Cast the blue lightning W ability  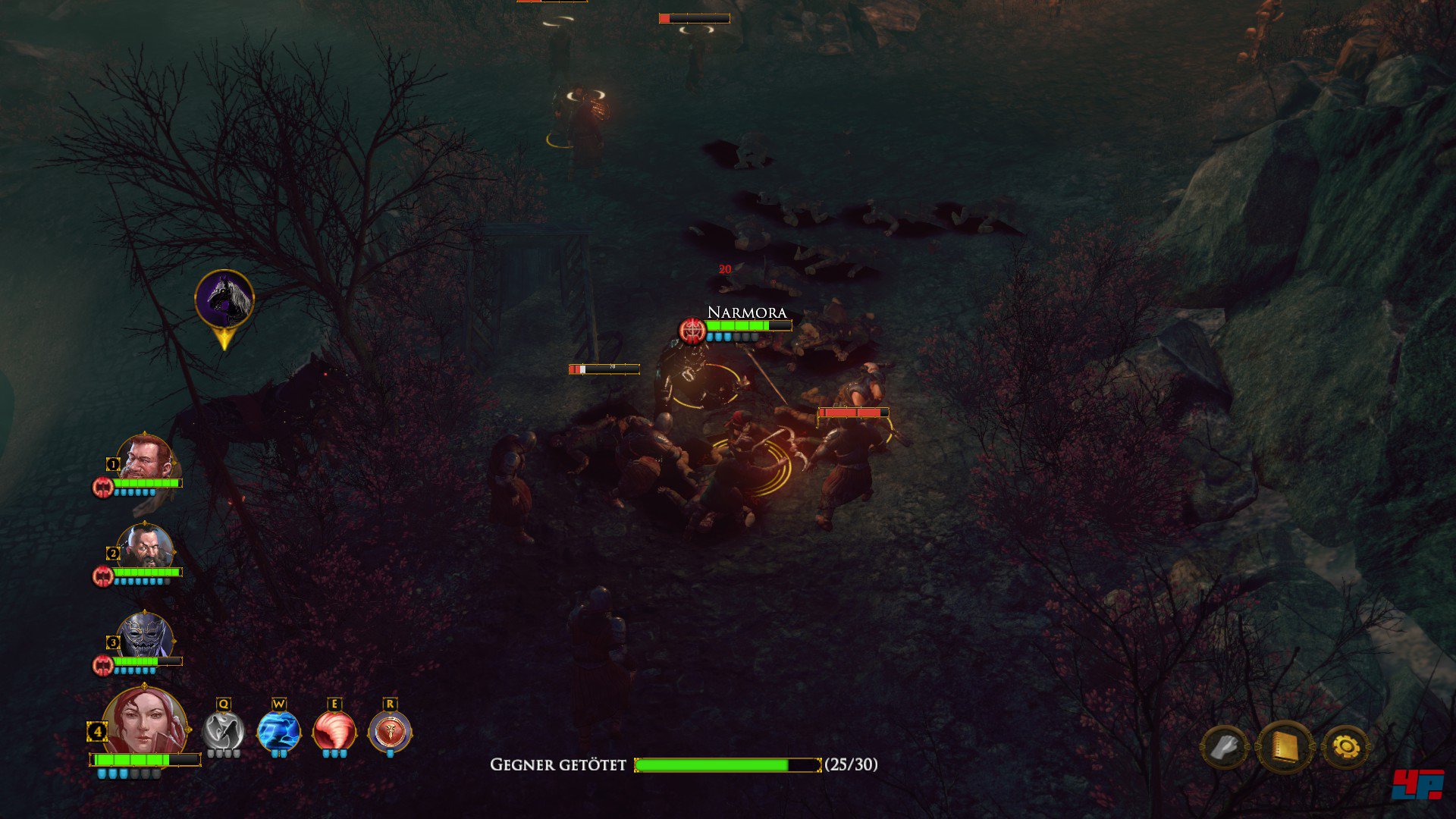coord(278,732)
